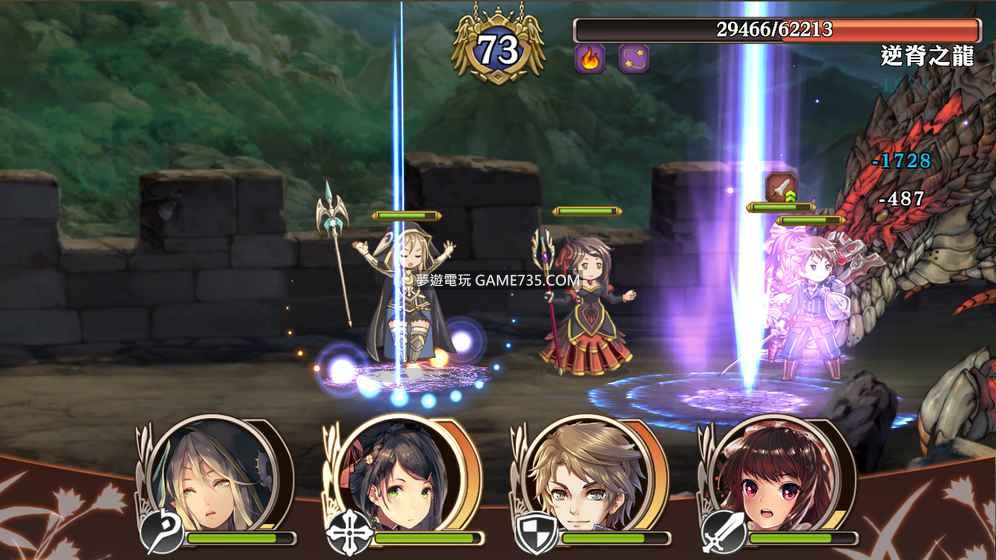The height and width of the screenshot is (560, 996).
Task: Select the blonde staff mage portrait
Action: click(x=207, y=476)
